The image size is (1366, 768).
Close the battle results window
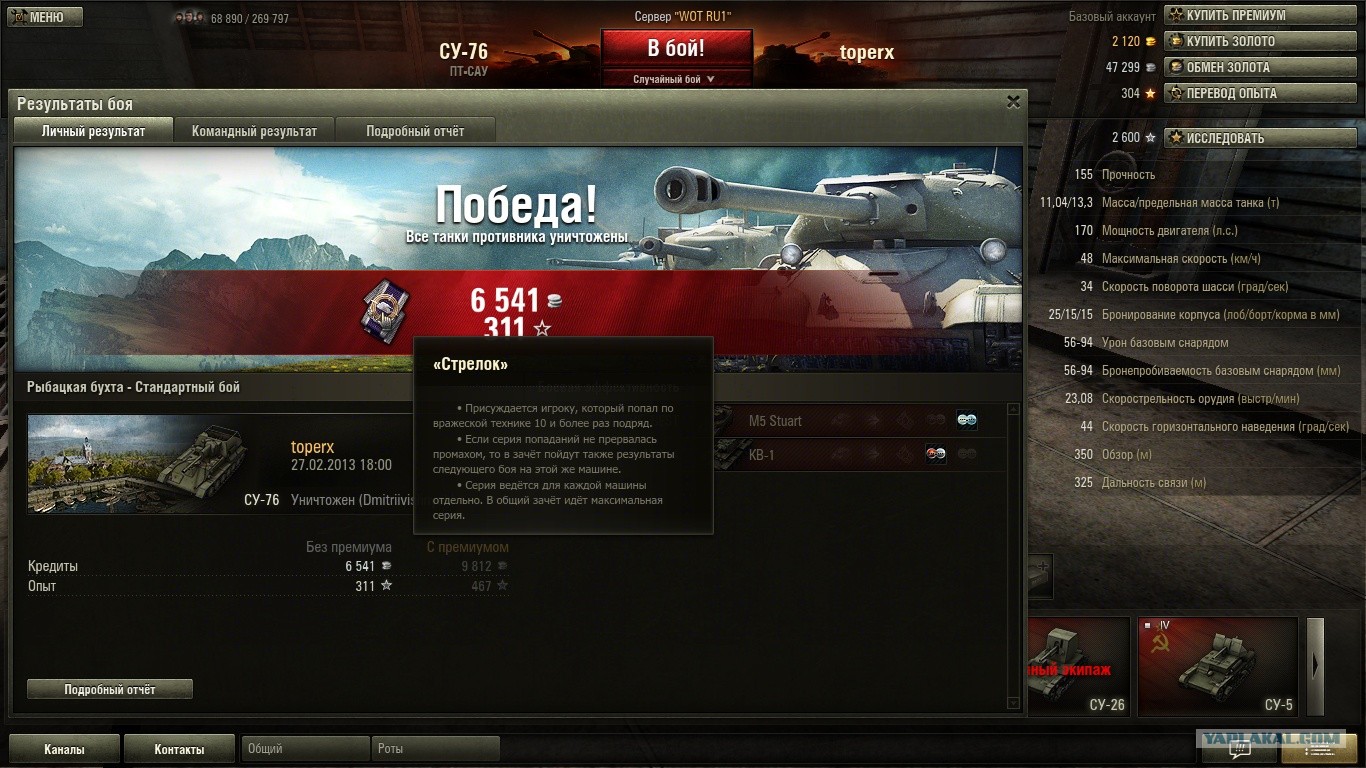pyautogui.click(x=1013, y=102)
